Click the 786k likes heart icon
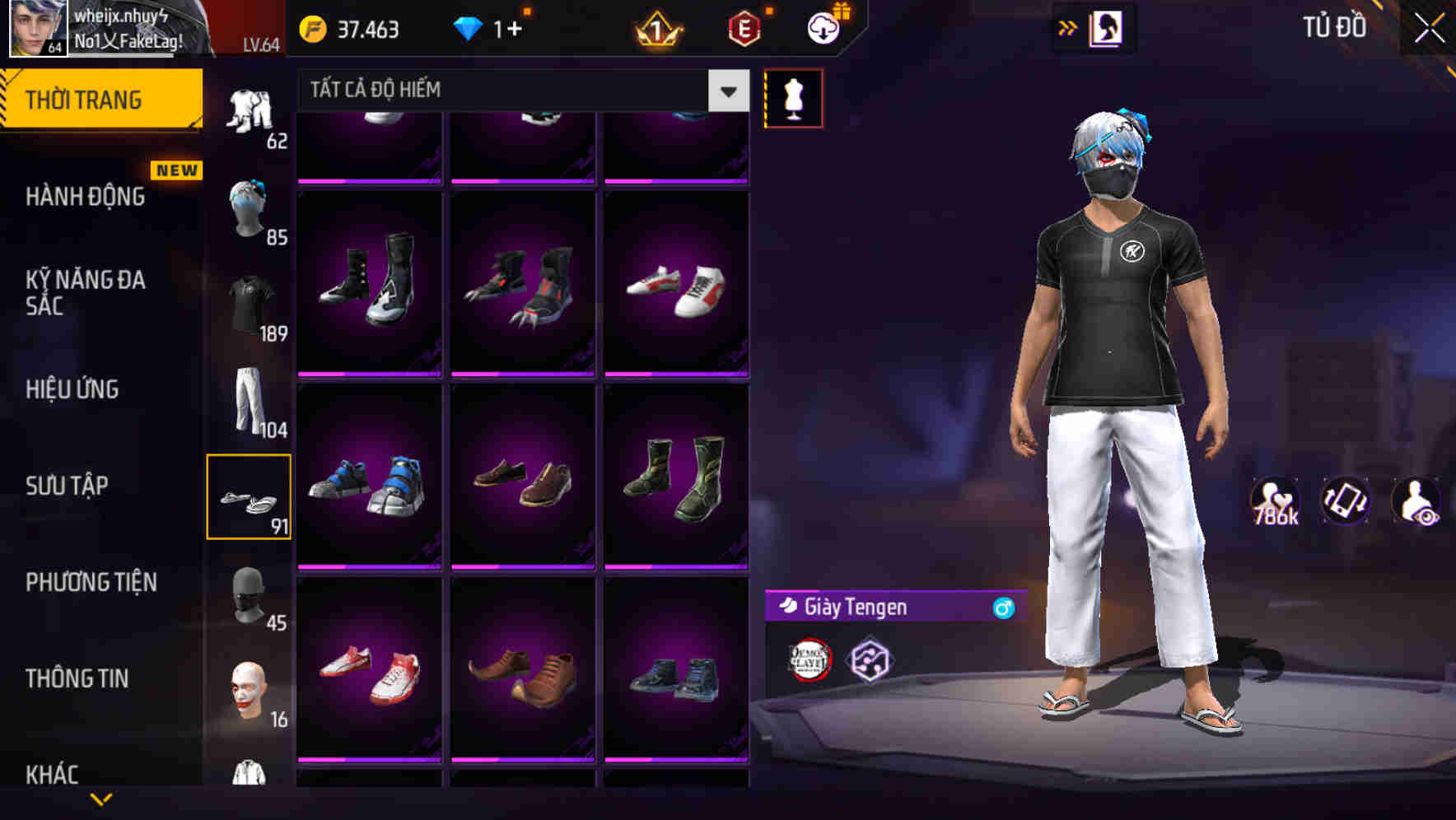 (x=1274, y=501)
